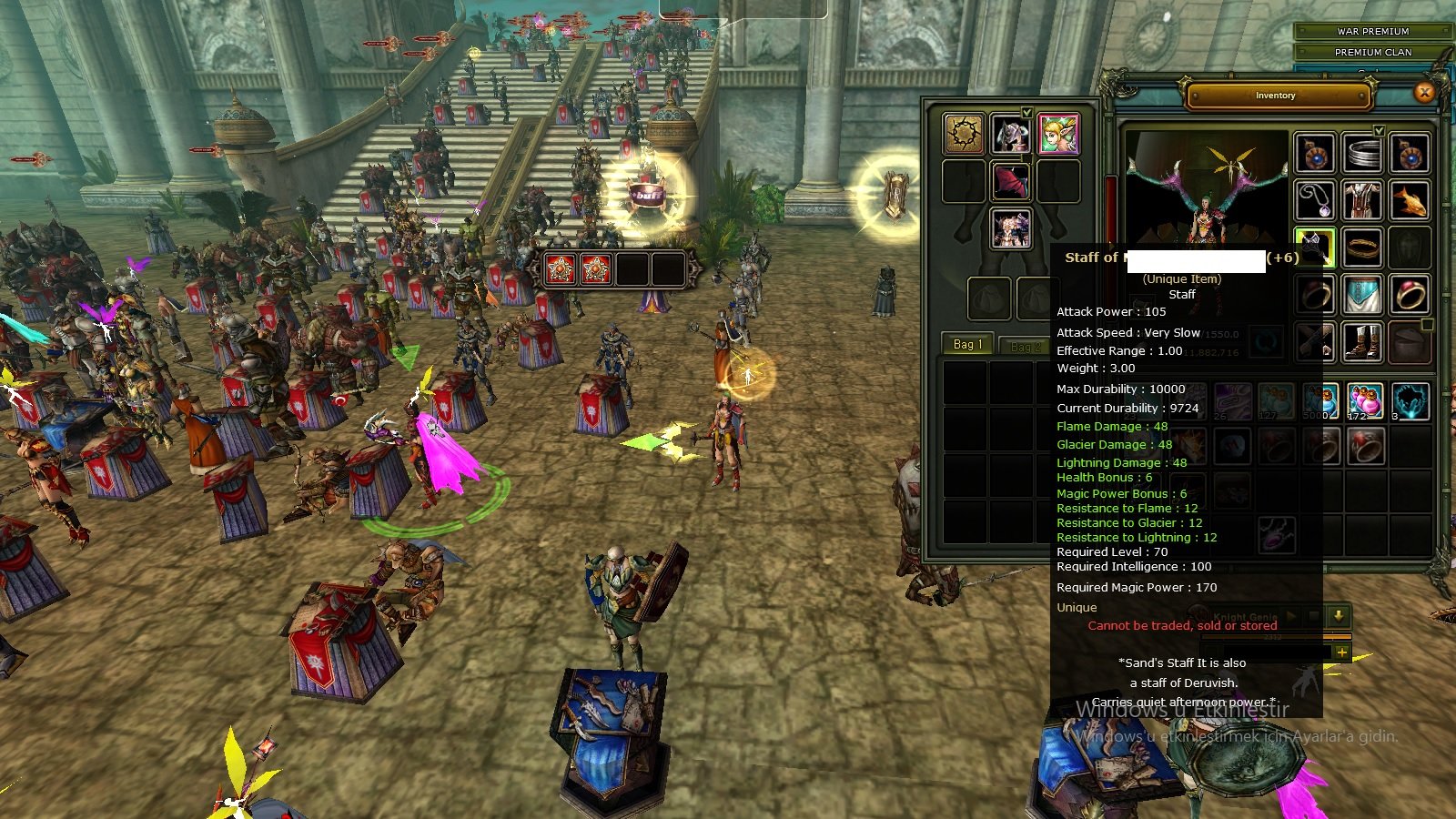Toggle the green checkmark above the equipment grid
Screen dimensions: 1456x819
click(x=1379, y=131)
